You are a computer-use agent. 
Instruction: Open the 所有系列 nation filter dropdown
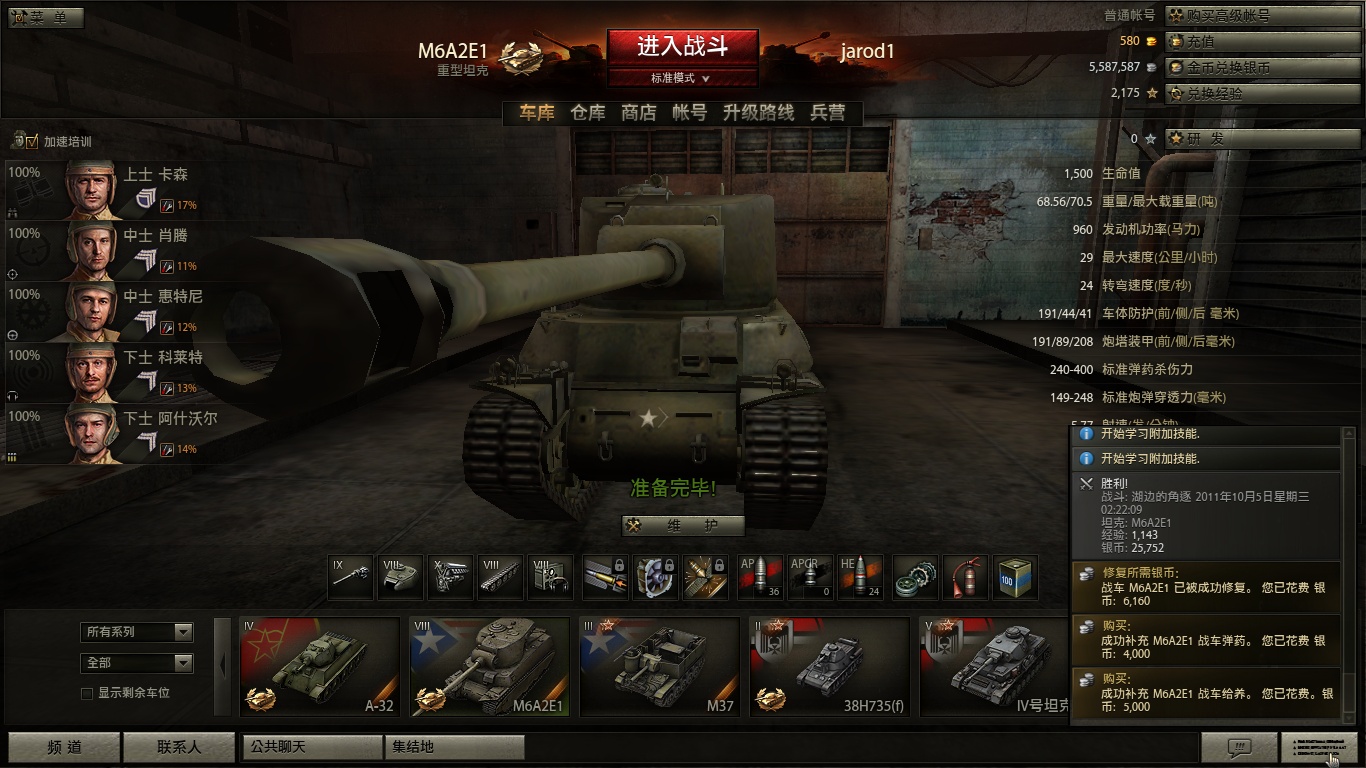coord(136,632)
